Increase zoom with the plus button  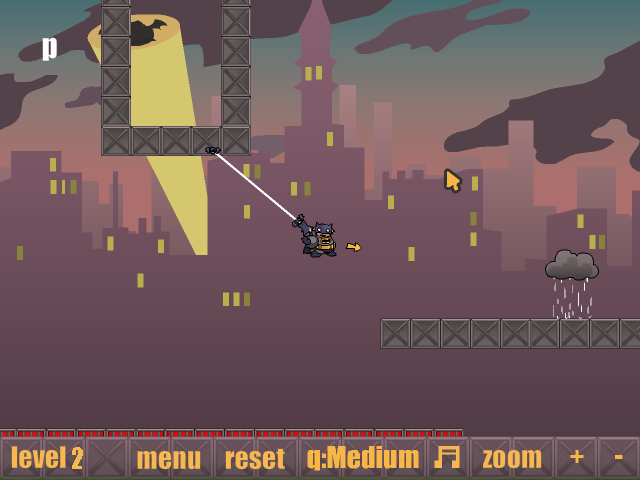tap(577, 457)
